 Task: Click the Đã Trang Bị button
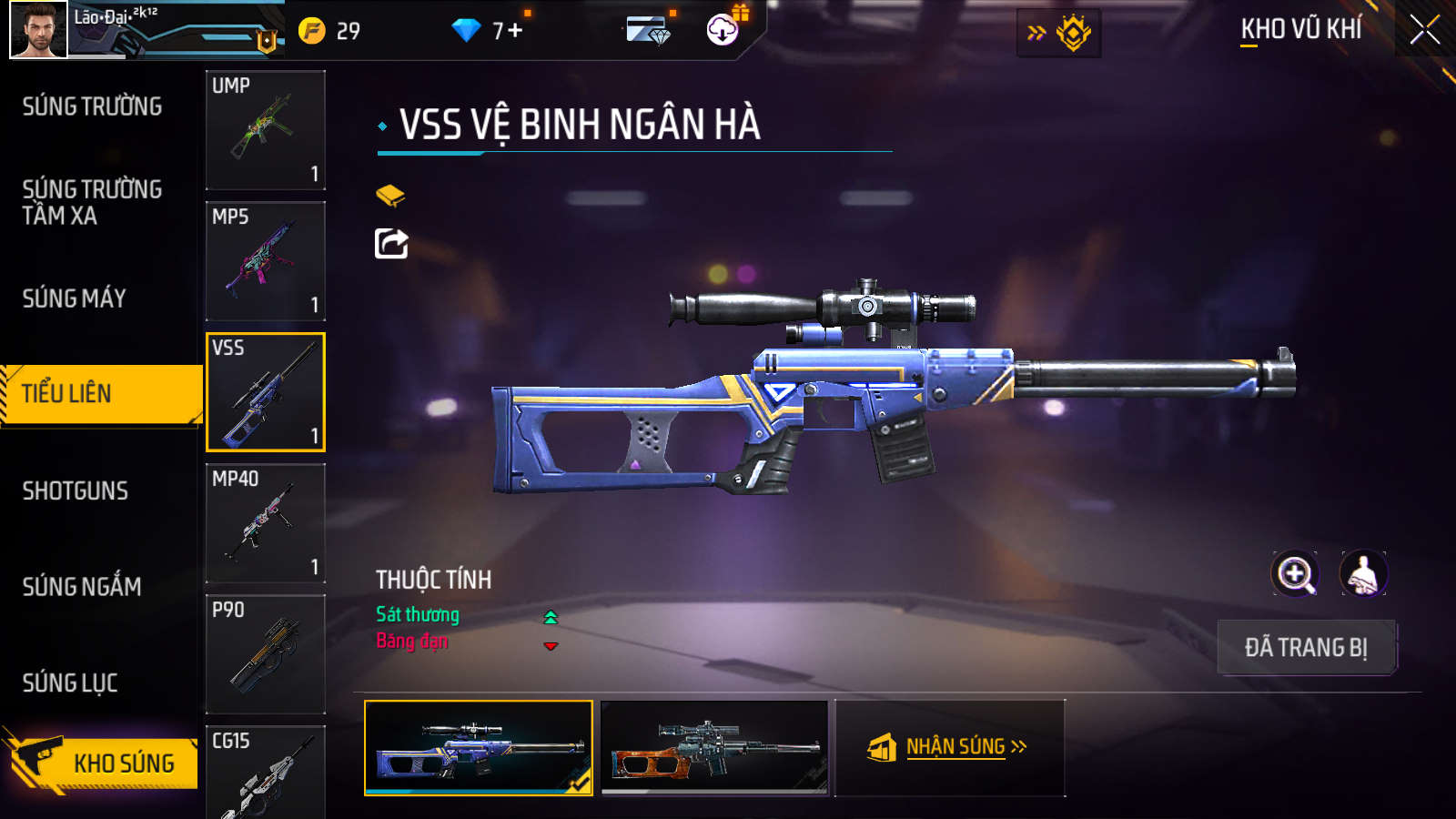click(x=1306, y=648)
